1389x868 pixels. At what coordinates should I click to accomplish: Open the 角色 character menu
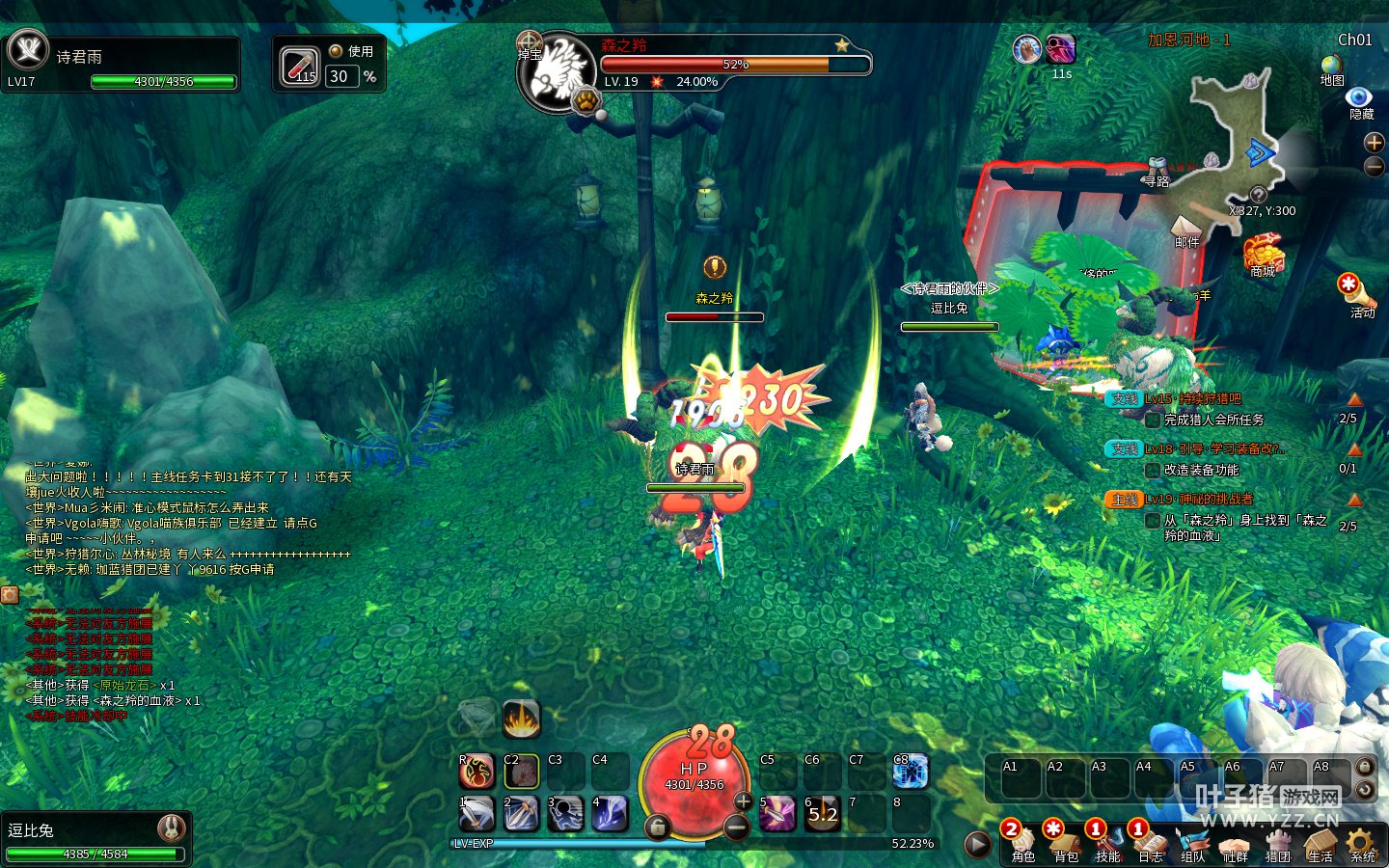[1021, 842]
